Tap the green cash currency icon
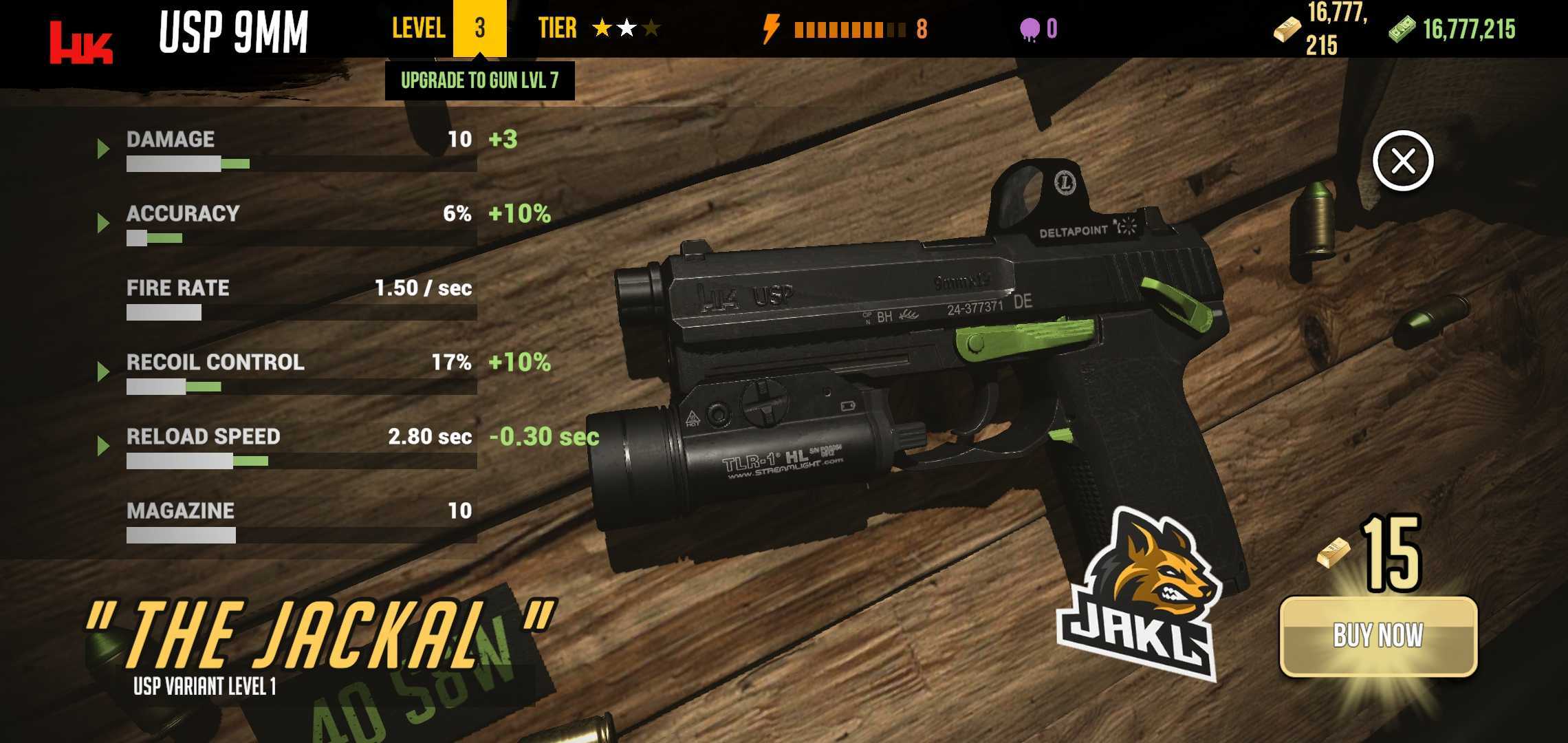 [x=1402, y=30]
